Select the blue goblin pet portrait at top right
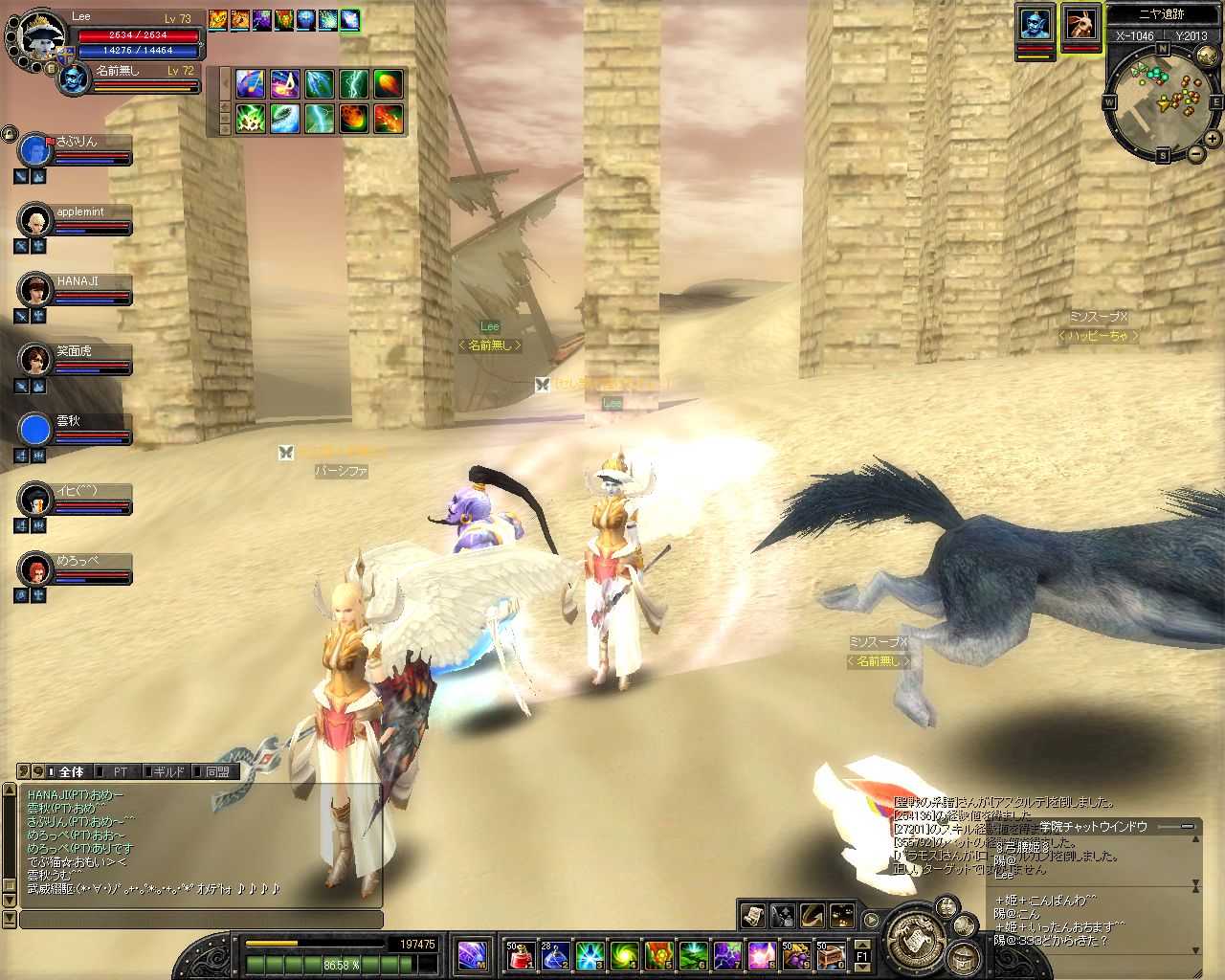Image resolution: width=1225 pixels, height=980 pixels. pyautogui.click(x=1035, y=24)
